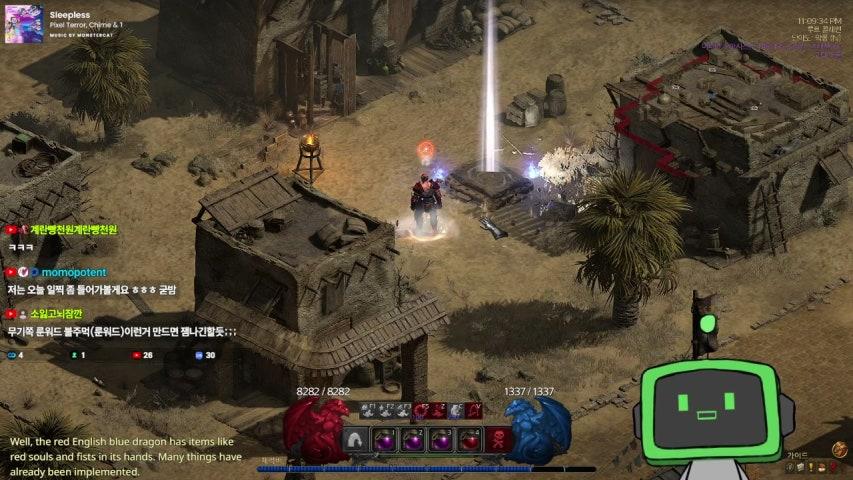Open the red skull and crossbones skill slot
The width and height of the screenshot is (853, 480).
click(498, 439)
